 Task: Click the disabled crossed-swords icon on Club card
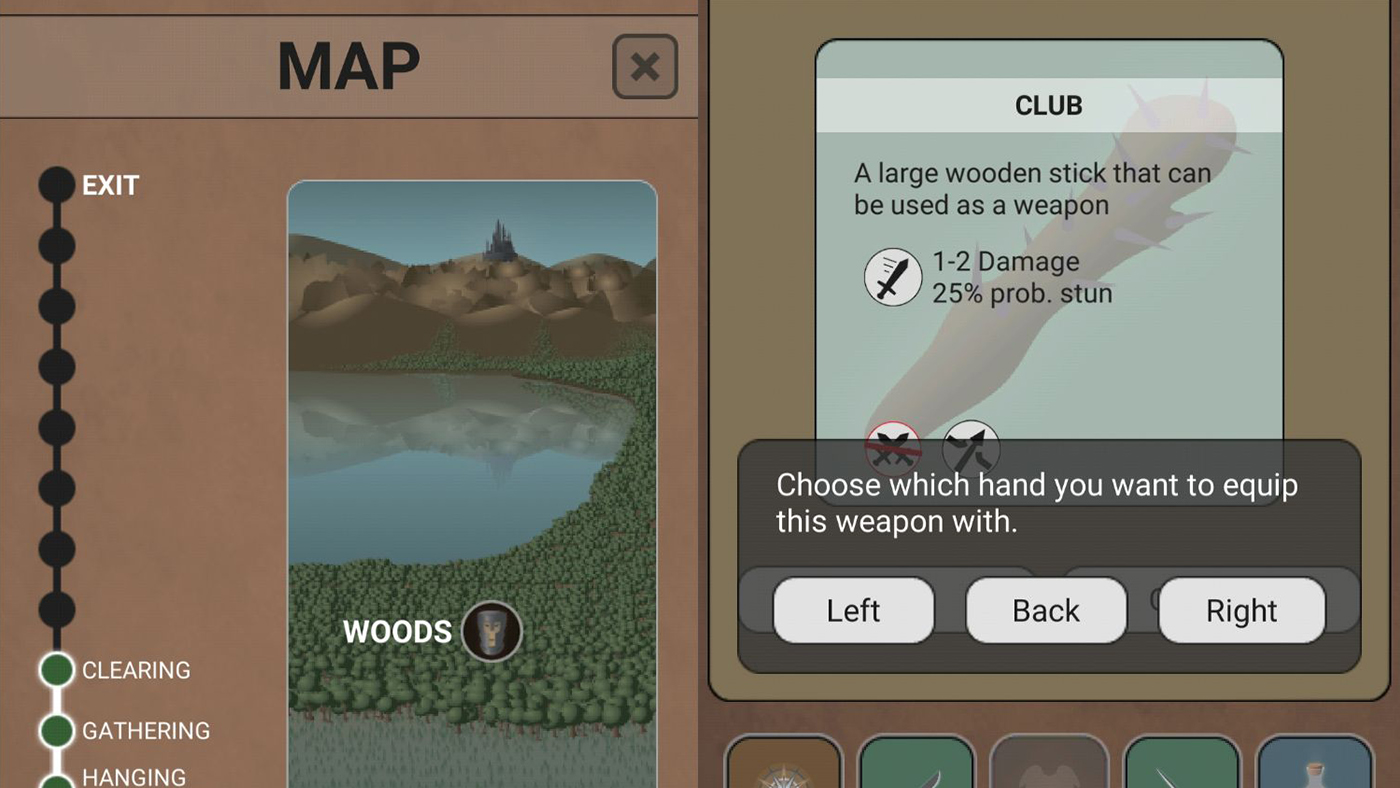(x=892, y=449)
